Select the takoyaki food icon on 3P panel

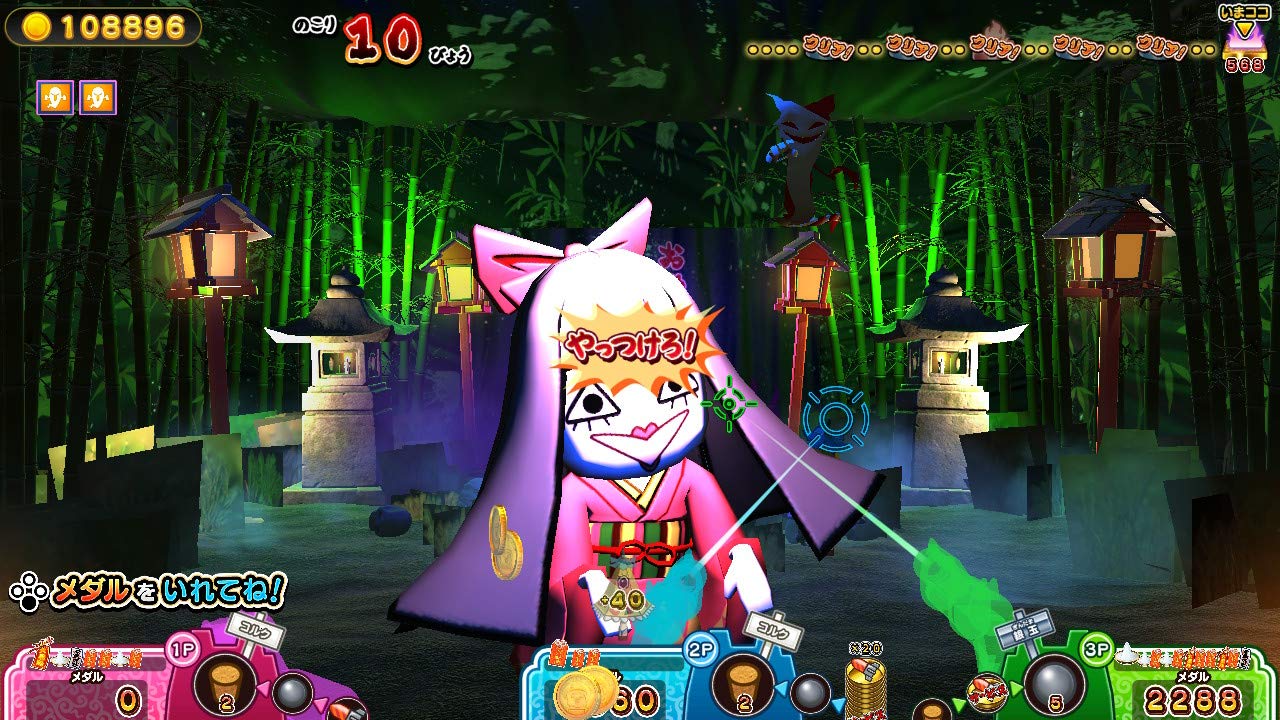point(988,692)
